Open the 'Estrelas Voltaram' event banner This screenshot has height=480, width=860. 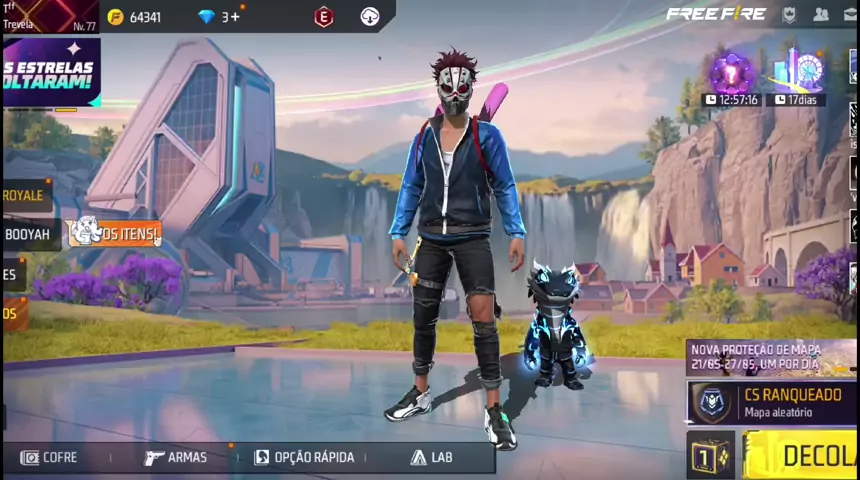point(50,72)
